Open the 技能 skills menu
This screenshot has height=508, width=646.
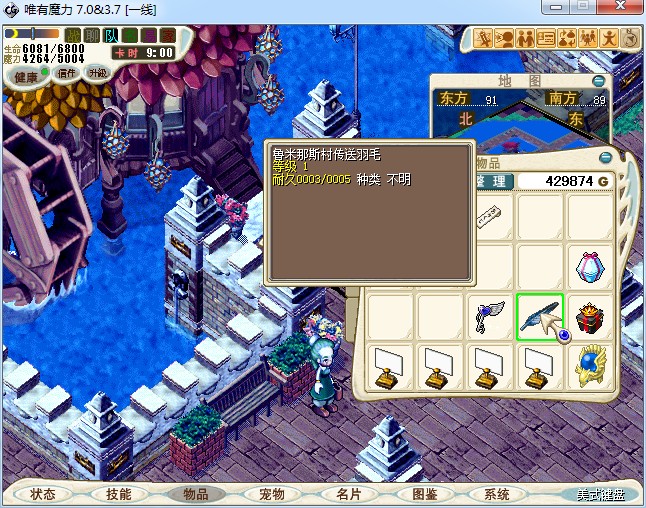tap(119, 494)
